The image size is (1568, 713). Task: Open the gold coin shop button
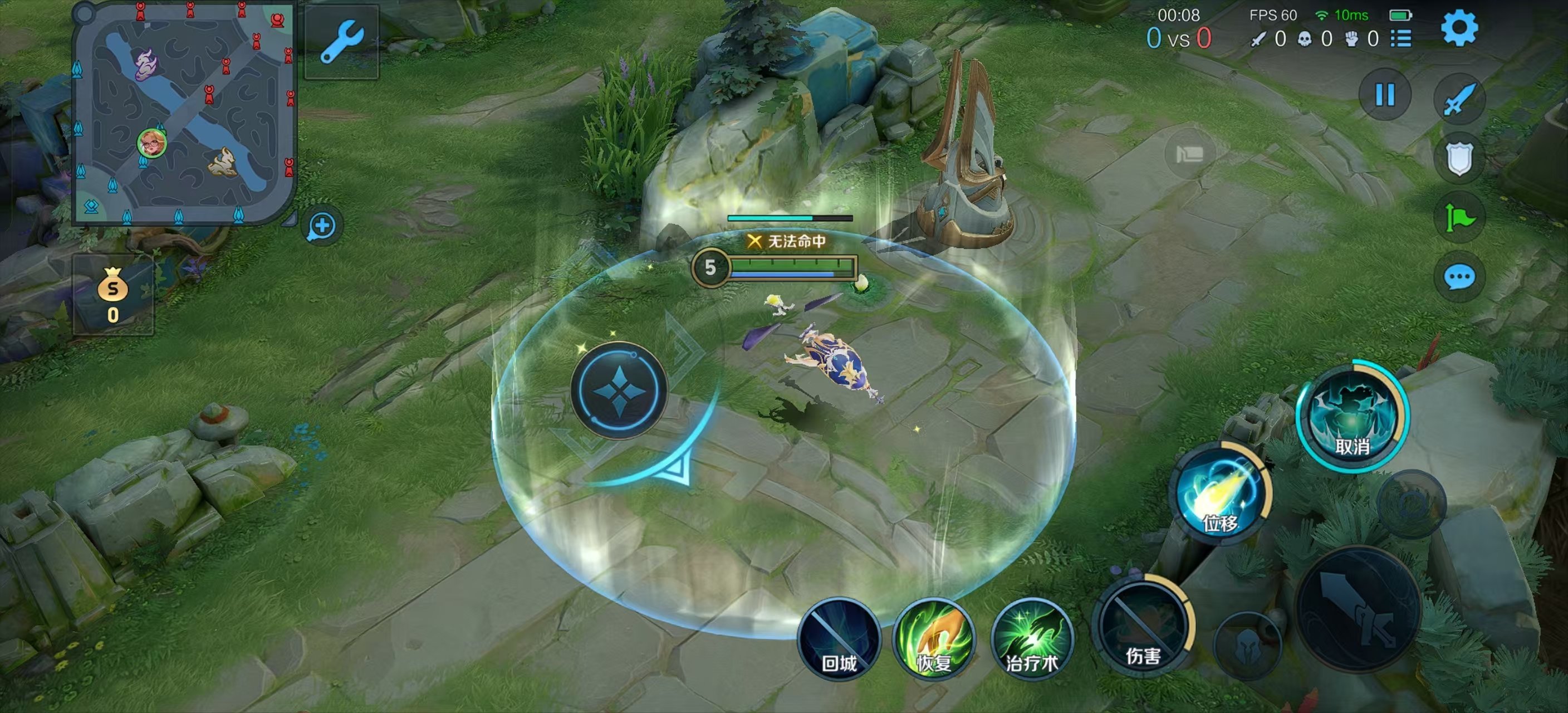(113, 295)
